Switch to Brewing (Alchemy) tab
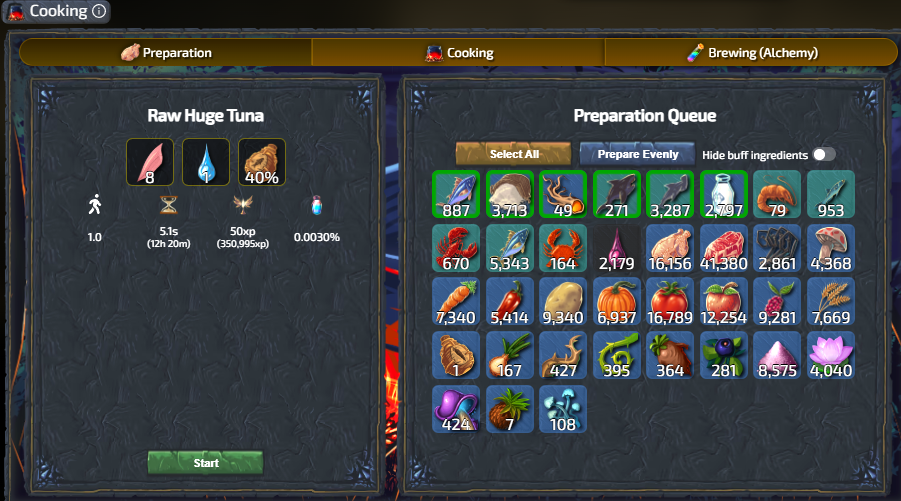Screen dimensions: 901x501 coord(752,52)
